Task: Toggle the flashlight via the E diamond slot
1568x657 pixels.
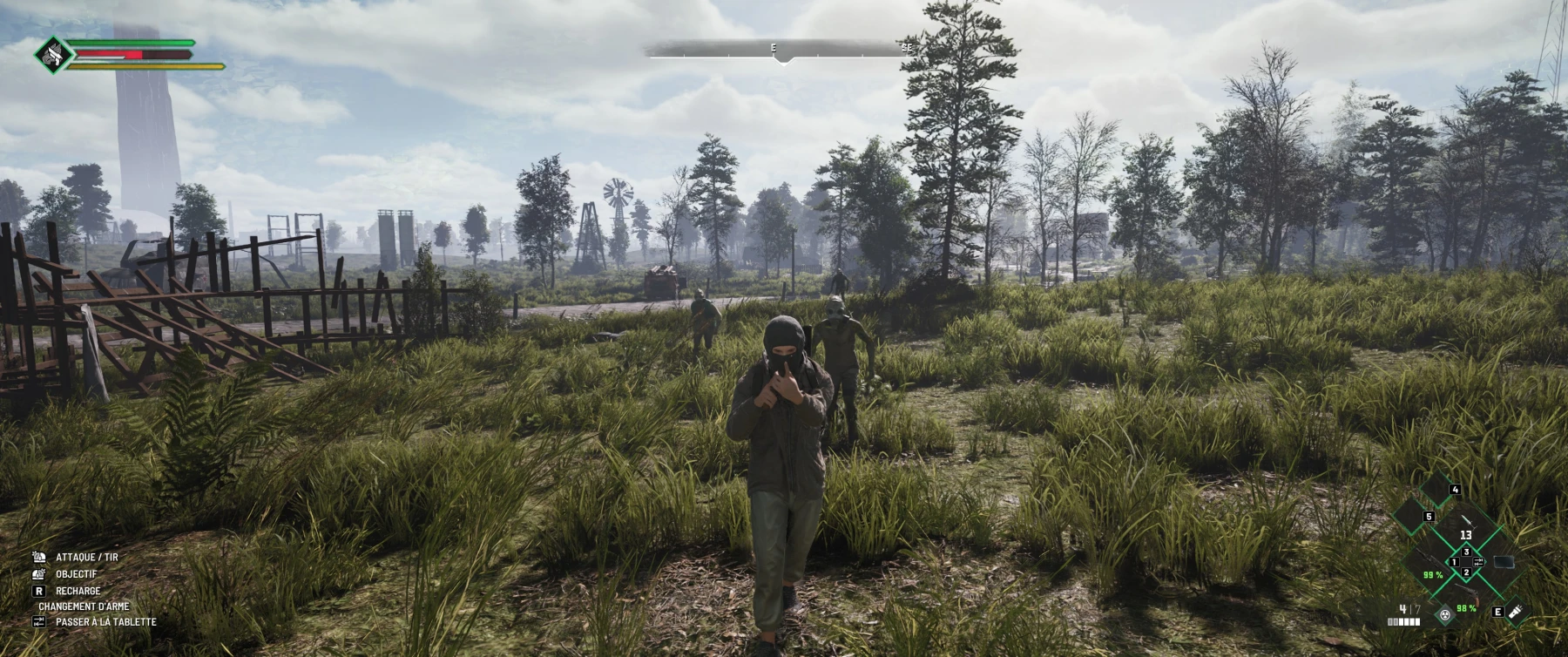Action: click(x=1498, y=612)
